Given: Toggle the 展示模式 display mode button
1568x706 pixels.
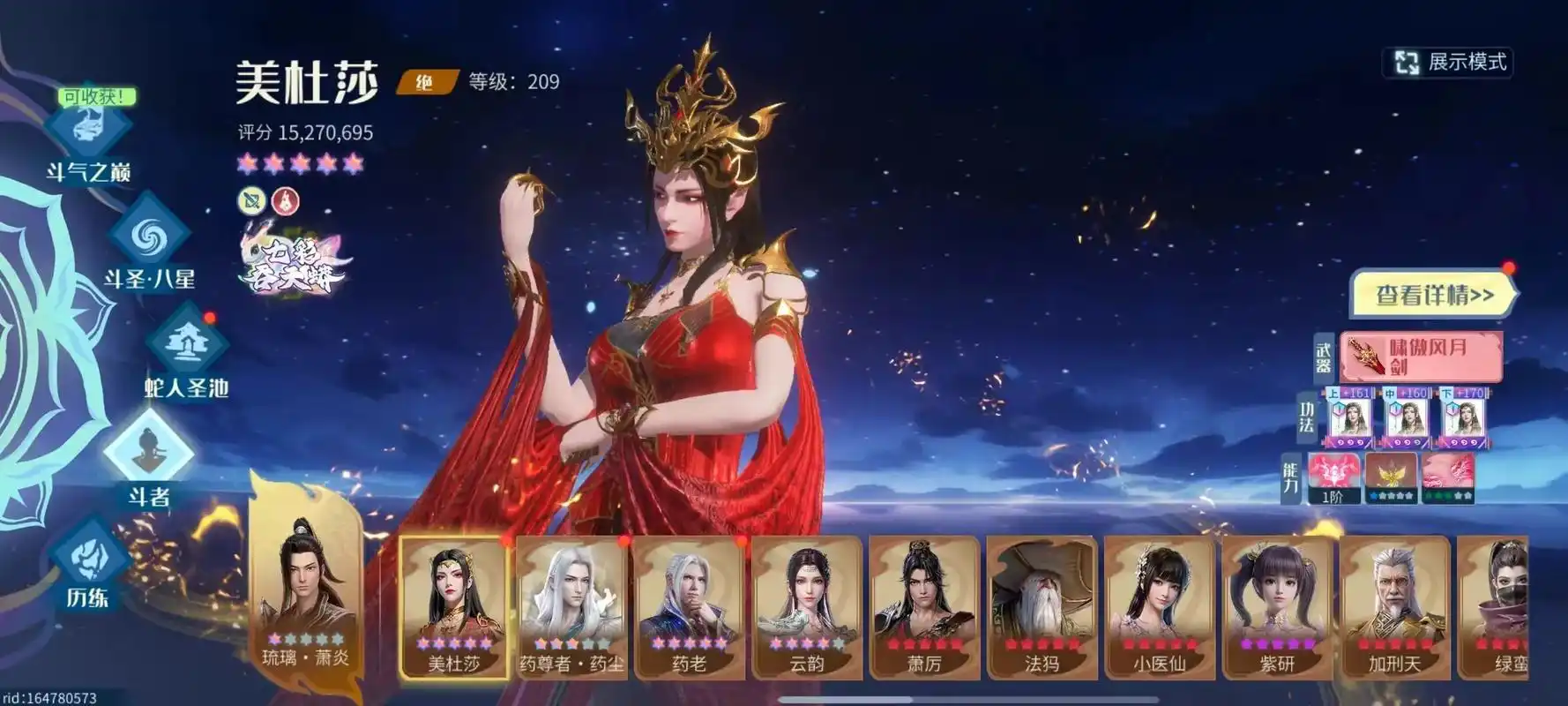Looking at the screenshot, I should pos(1449,62).
